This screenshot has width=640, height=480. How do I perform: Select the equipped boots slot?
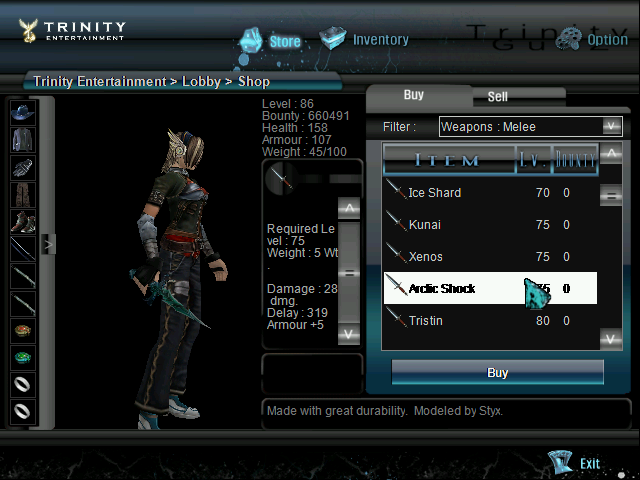[22, 221]
